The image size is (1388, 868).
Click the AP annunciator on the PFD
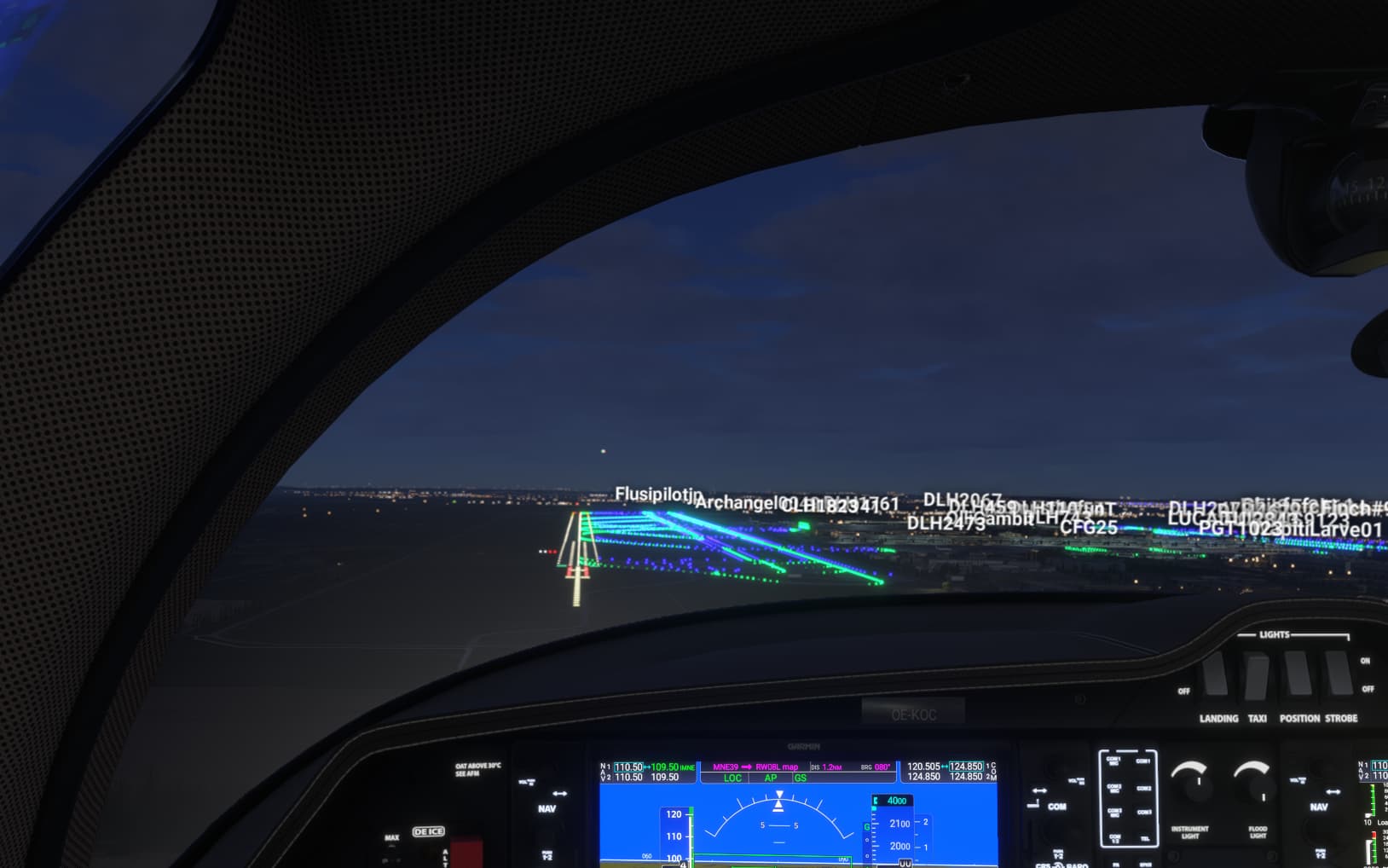click(771, 778)
